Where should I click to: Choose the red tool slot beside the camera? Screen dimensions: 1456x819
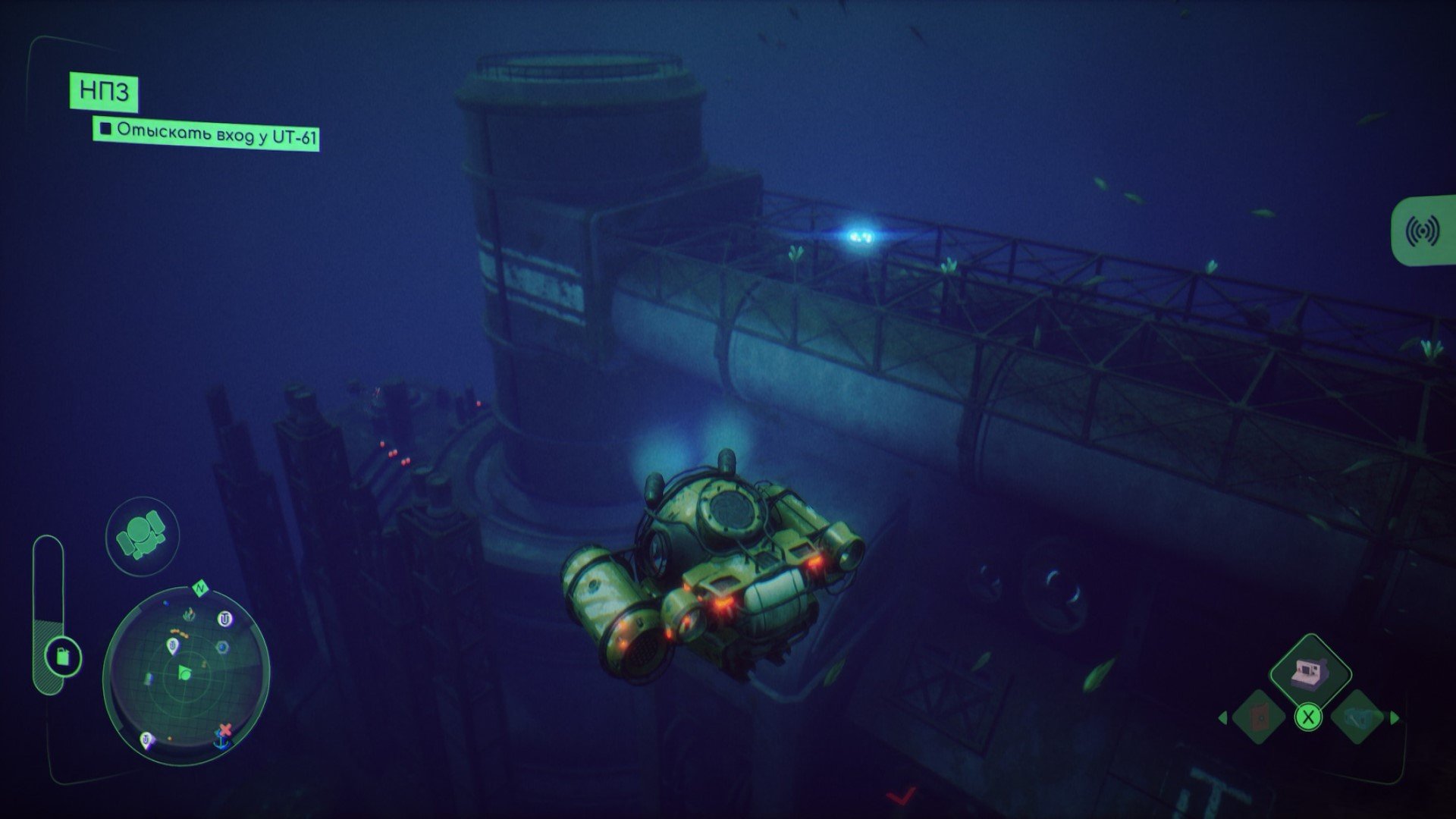click(x=1259, y=717)
